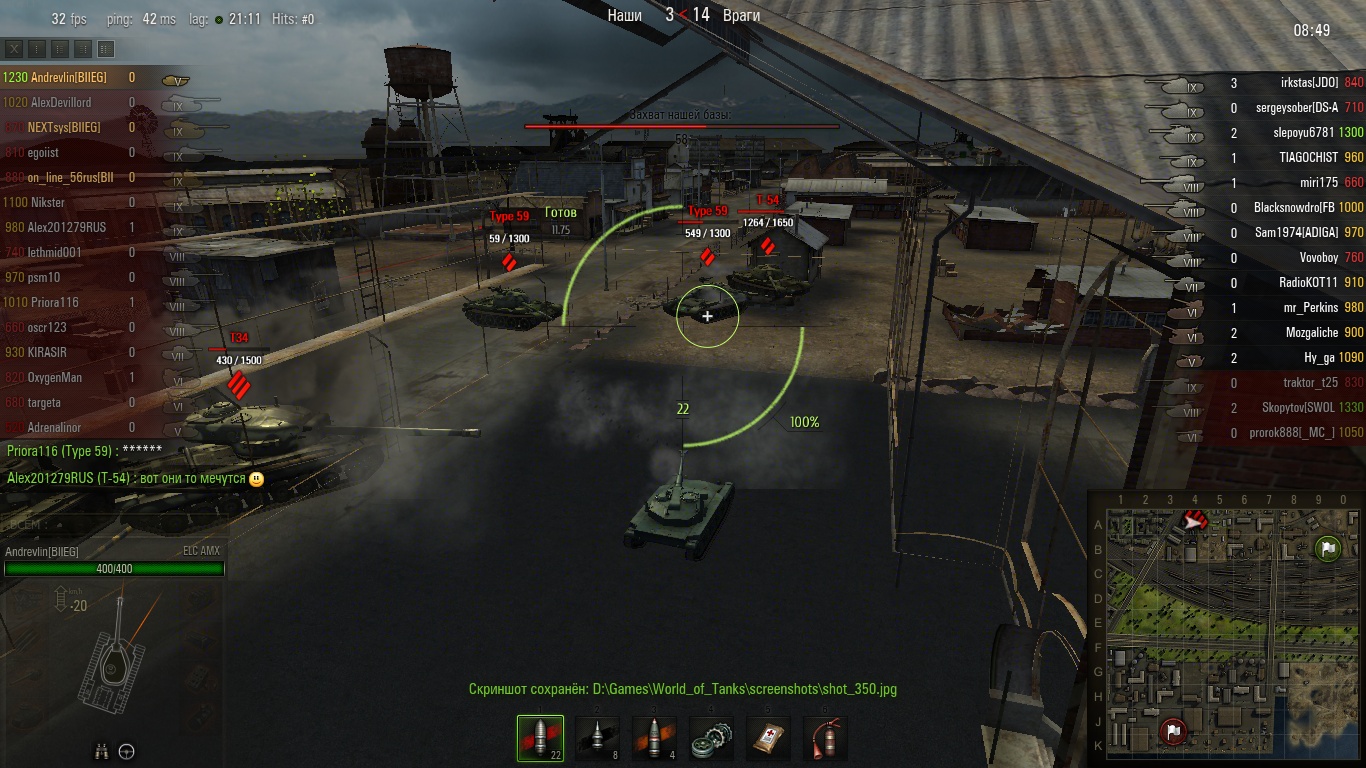Viewport: 1366px width, 768px height.
Task: Use the fire extinguisher consumable
Action: tap(825, 738)
